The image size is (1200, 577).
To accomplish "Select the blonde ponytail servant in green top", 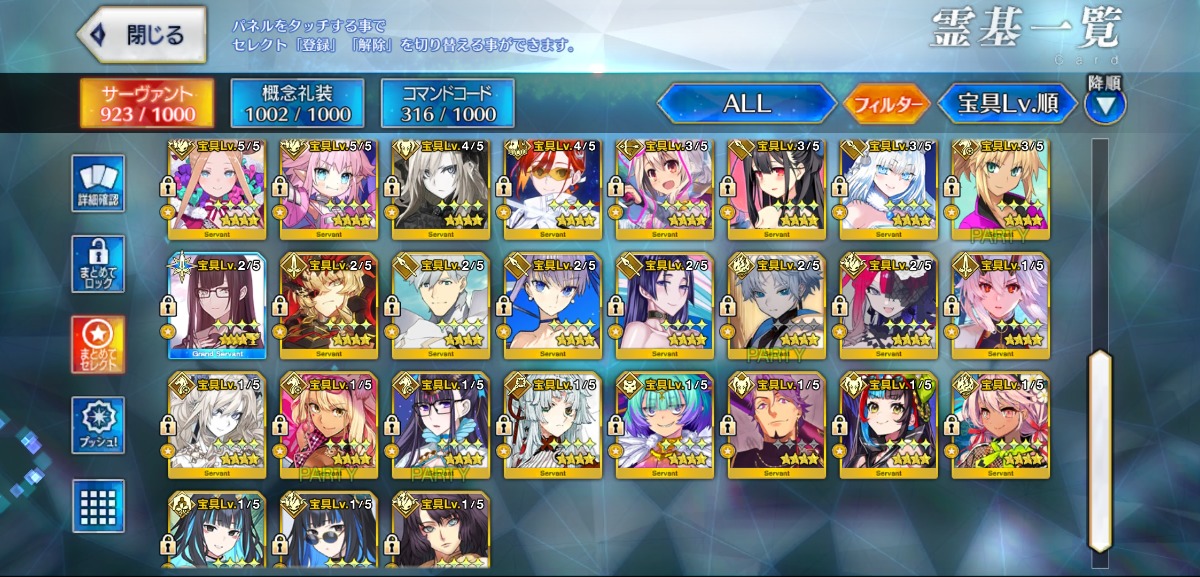I will [1000, 190].
